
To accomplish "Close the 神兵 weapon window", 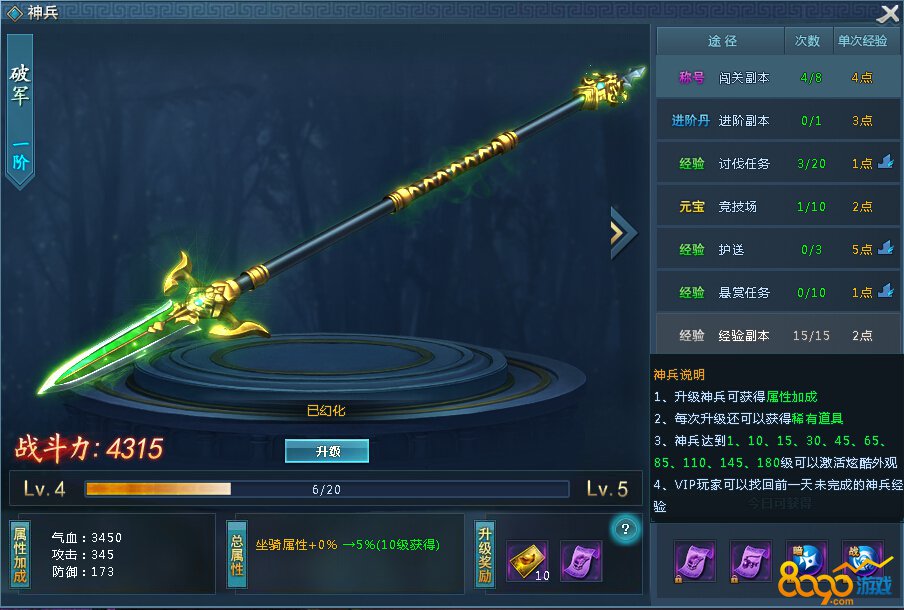I will [888, 13].
